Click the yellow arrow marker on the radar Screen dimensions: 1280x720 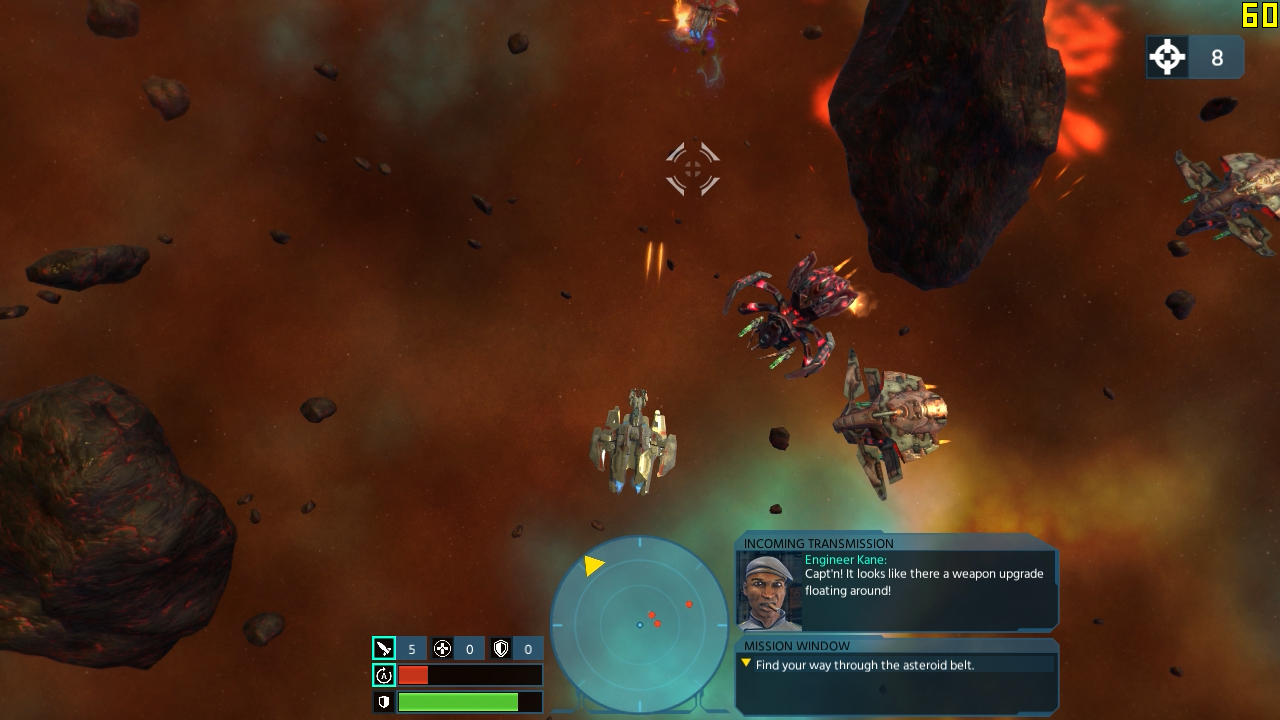pos(594,565)
